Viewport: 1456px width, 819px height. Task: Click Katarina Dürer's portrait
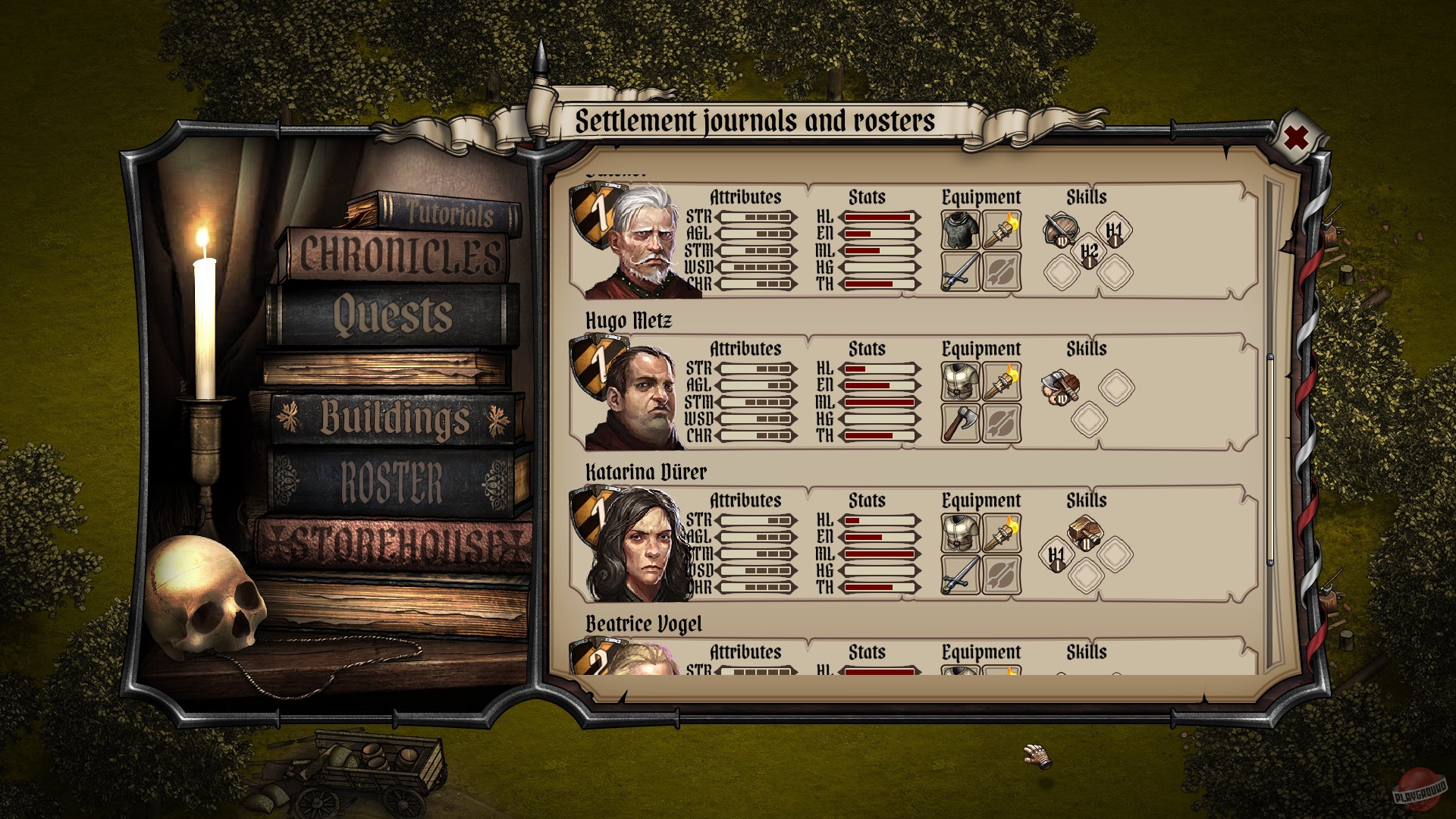(635, 547)
